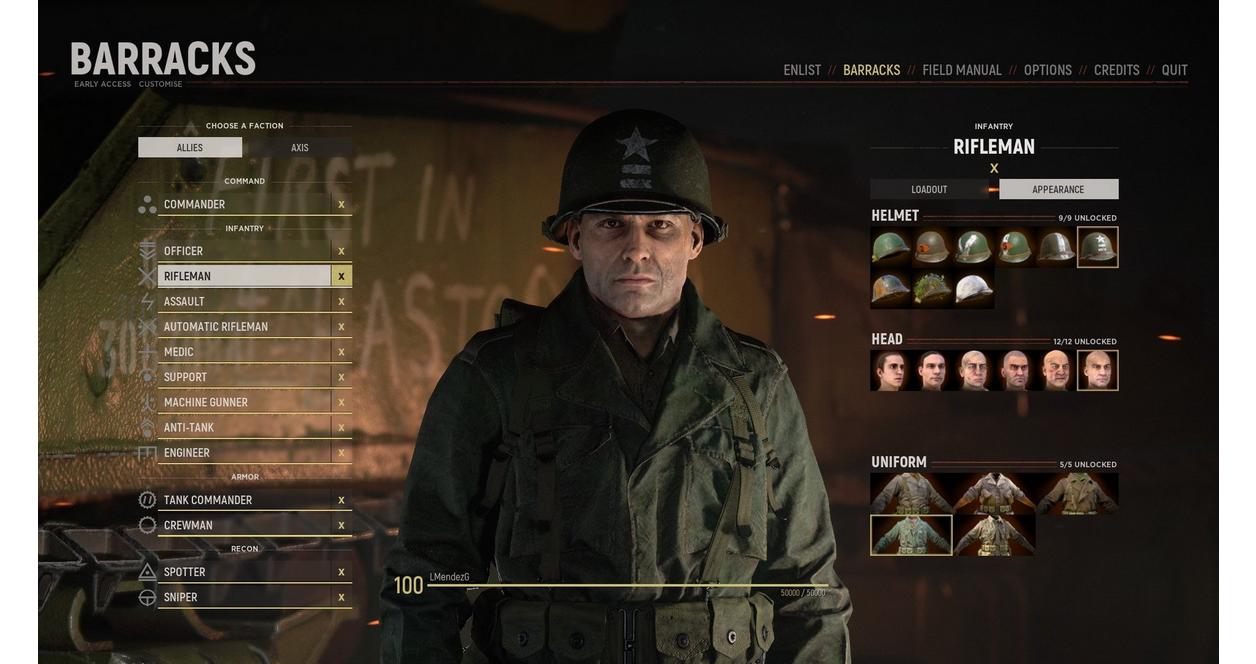
Task: Open the Enlist menu
Action: (801, 70)
